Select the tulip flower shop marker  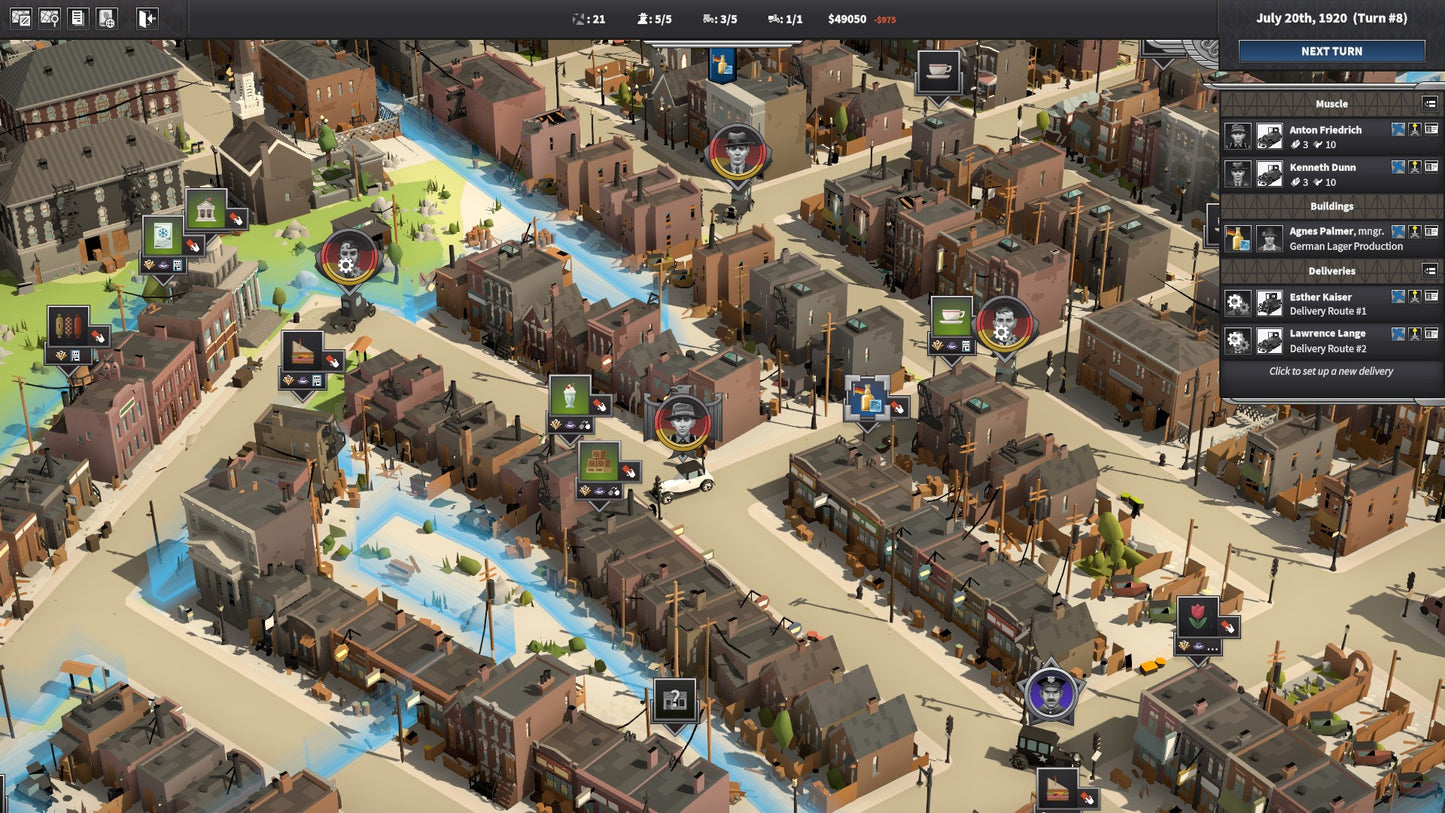1197,617
